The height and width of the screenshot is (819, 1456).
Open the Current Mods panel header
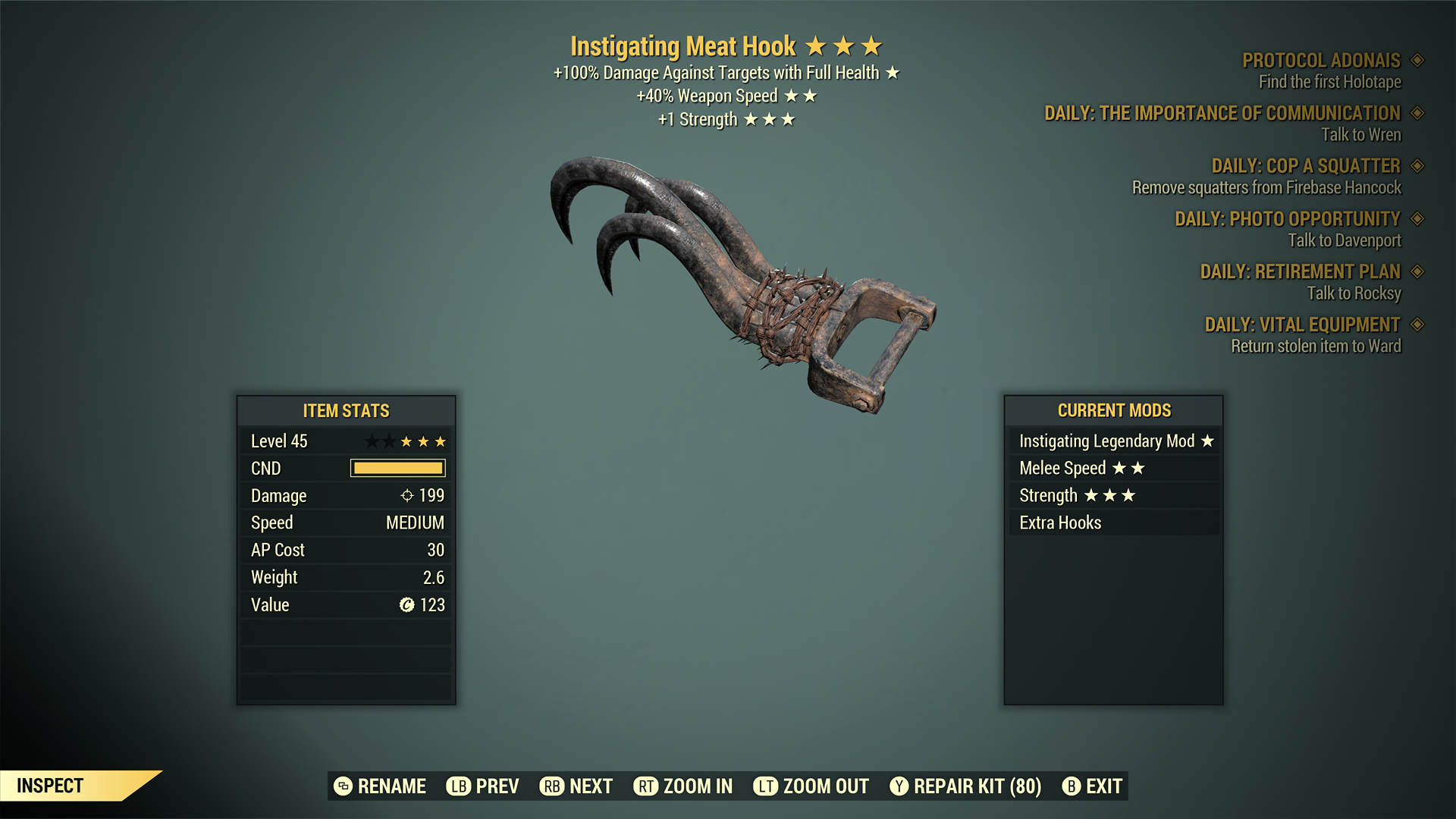point(1114,410)
